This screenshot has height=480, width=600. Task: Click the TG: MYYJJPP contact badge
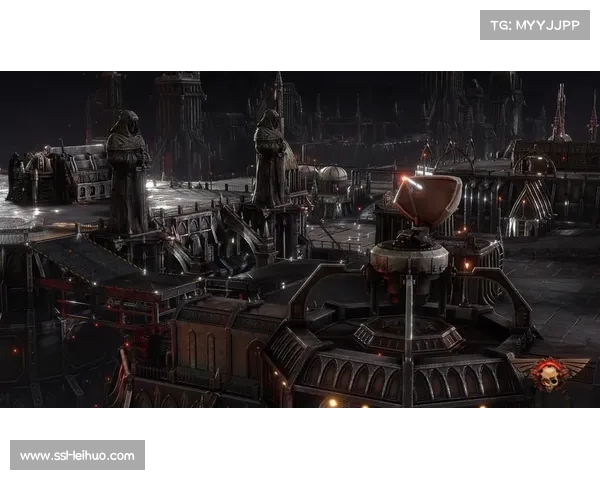point(535,24)
